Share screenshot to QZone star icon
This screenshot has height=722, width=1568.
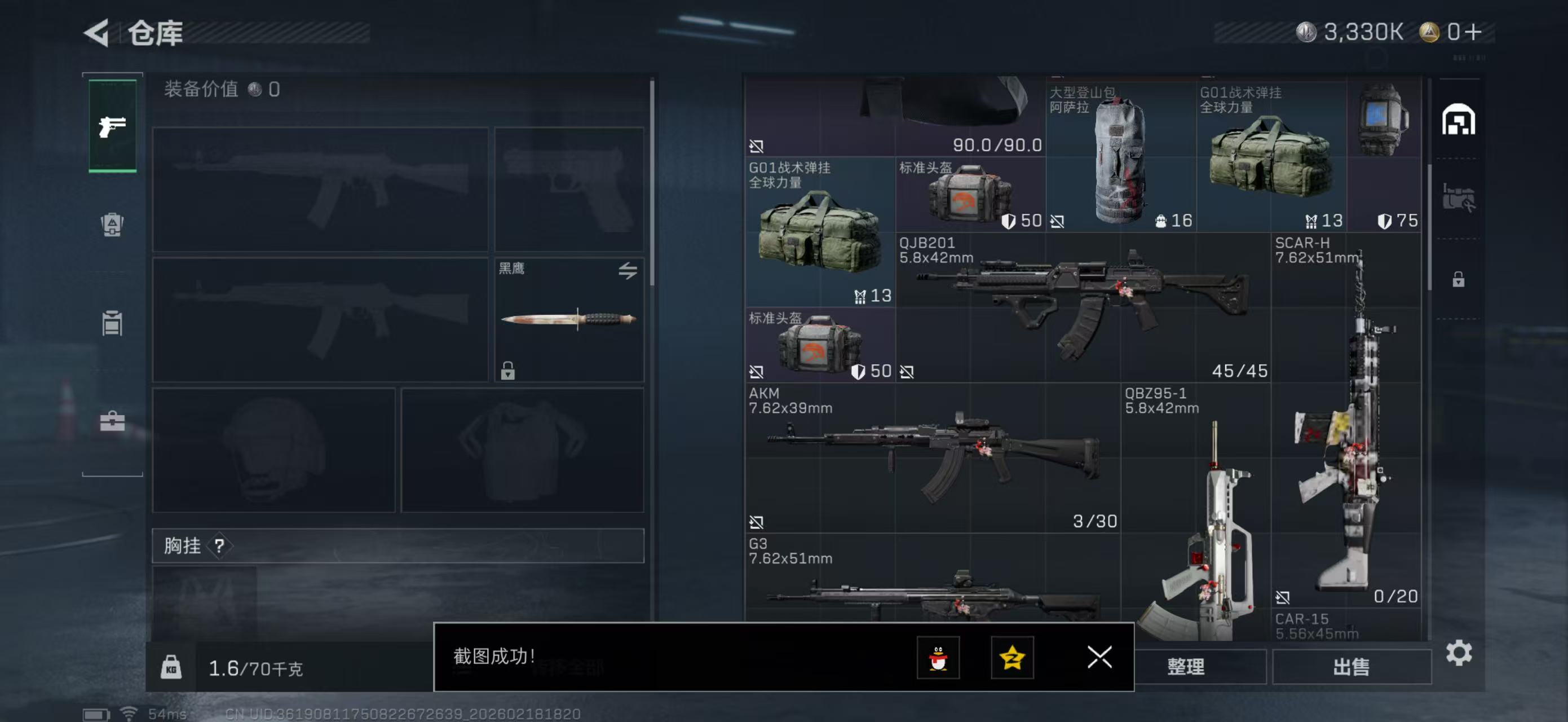[1012, 658]
